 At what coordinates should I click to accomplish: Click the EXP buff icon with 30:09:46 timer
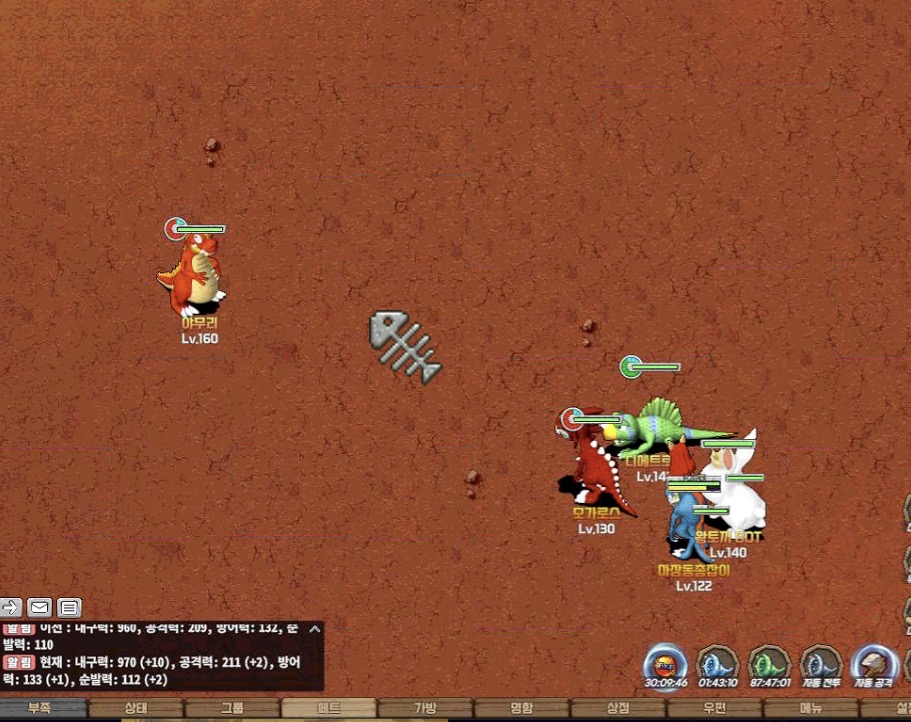664,664
